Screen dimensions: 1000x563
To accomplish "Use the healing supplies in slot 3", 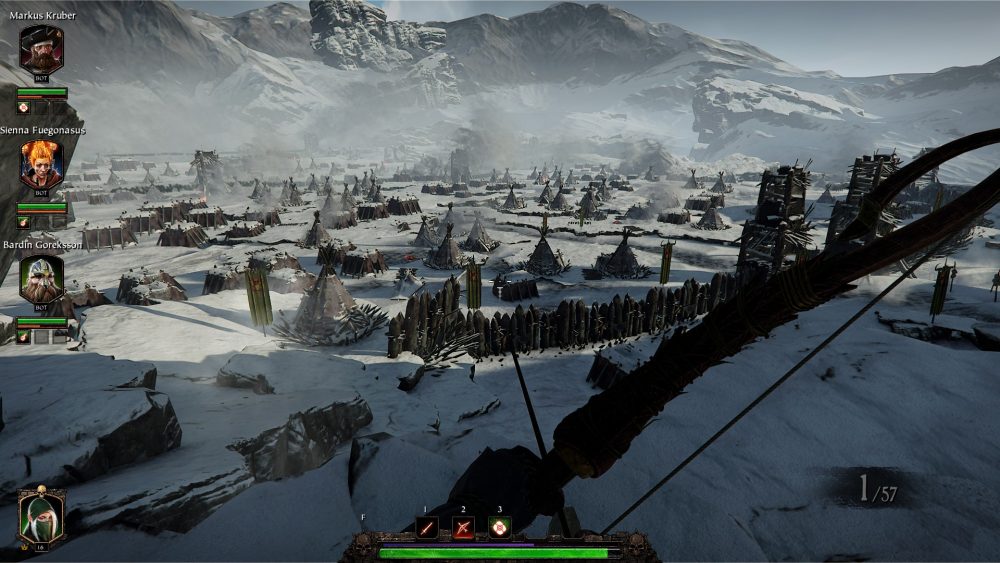I will [499, 527].
